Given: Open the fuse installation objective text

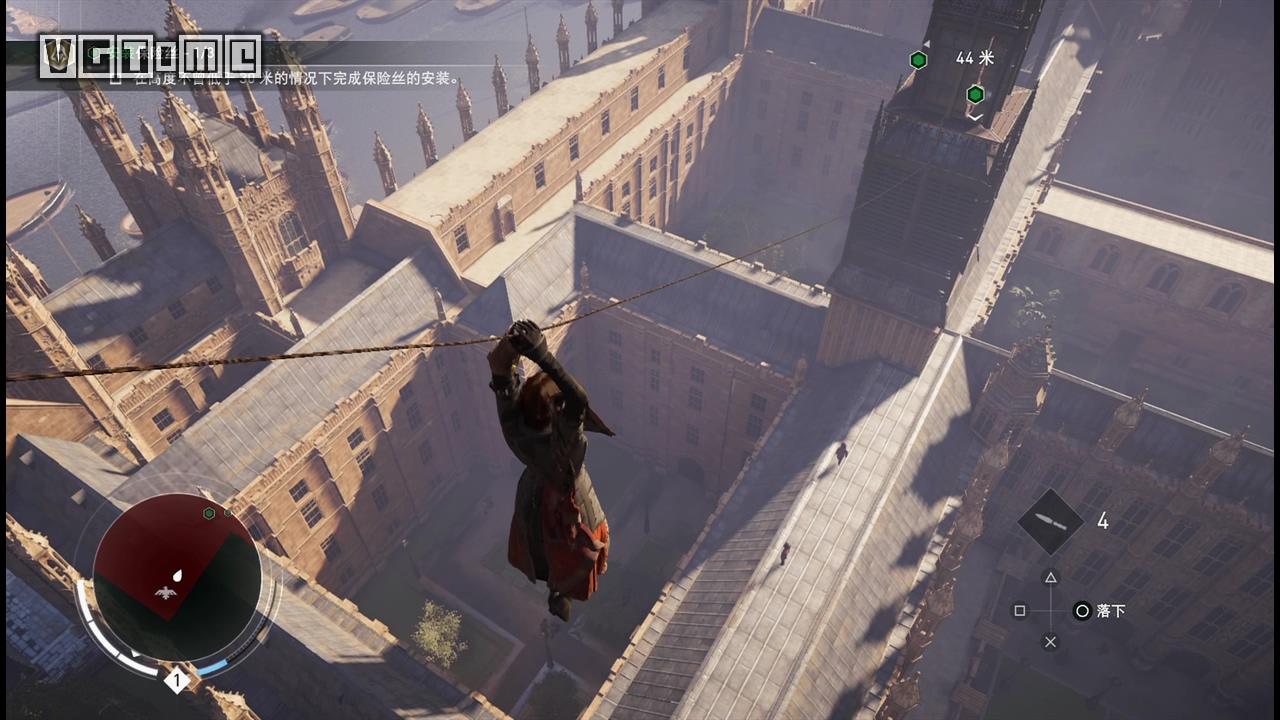Looking at the screenshot, I should pyautogui.click(x=292, y=78).
